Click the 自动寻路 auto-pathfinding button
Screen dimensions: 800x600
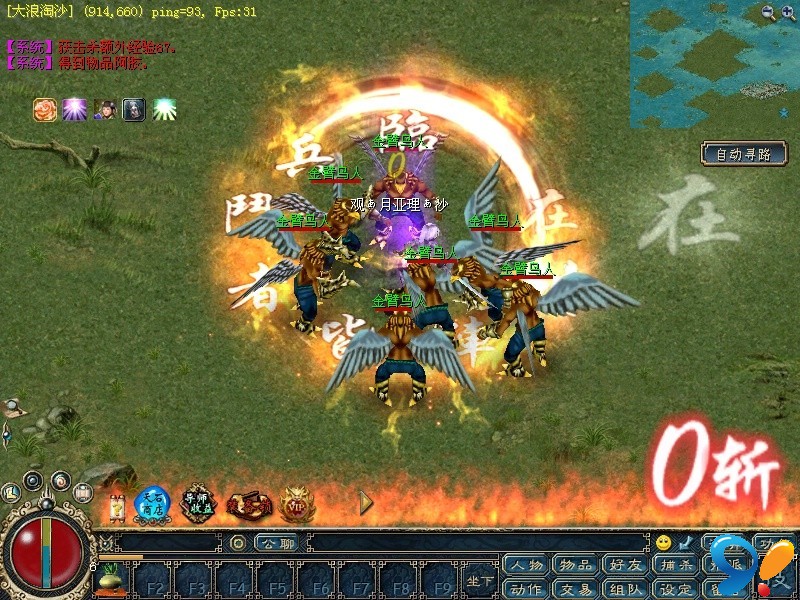pyautogui.click(x=743, y=154)
